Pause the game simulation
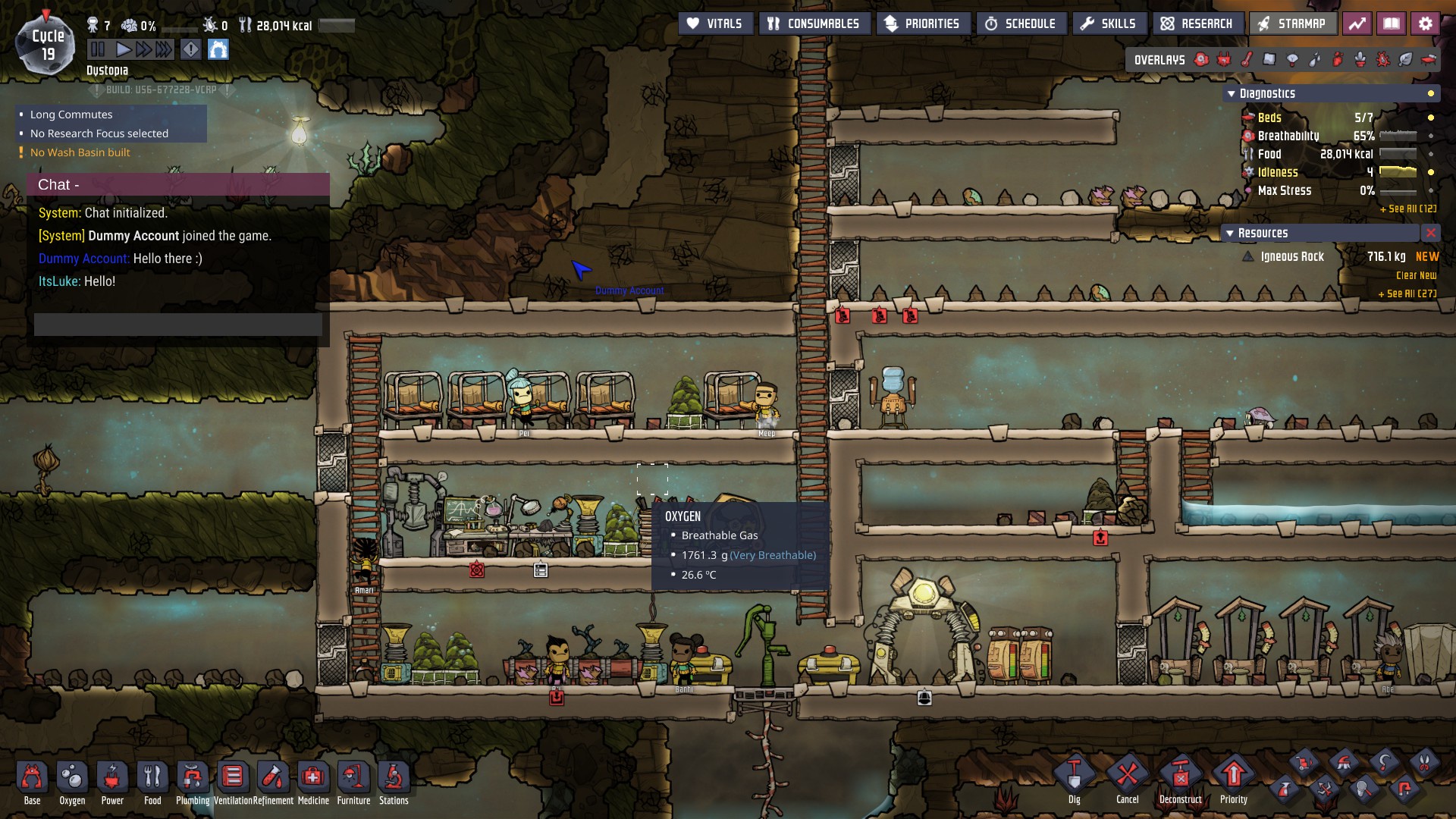The width and height of the screenshot is (1456, 819). coord(98,50)
